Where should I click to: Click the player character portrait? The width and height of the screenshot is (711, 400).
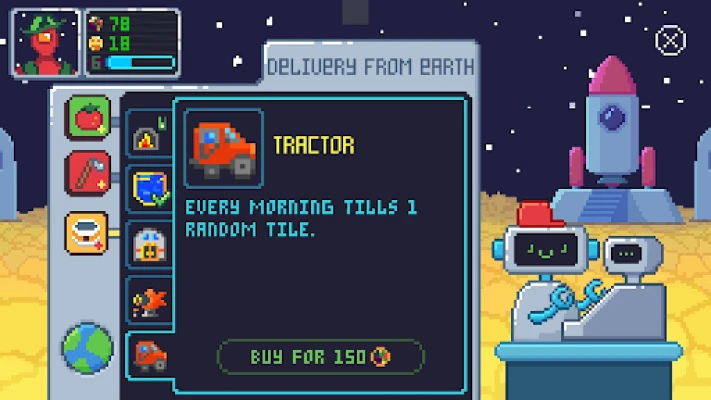click(45, 42)
